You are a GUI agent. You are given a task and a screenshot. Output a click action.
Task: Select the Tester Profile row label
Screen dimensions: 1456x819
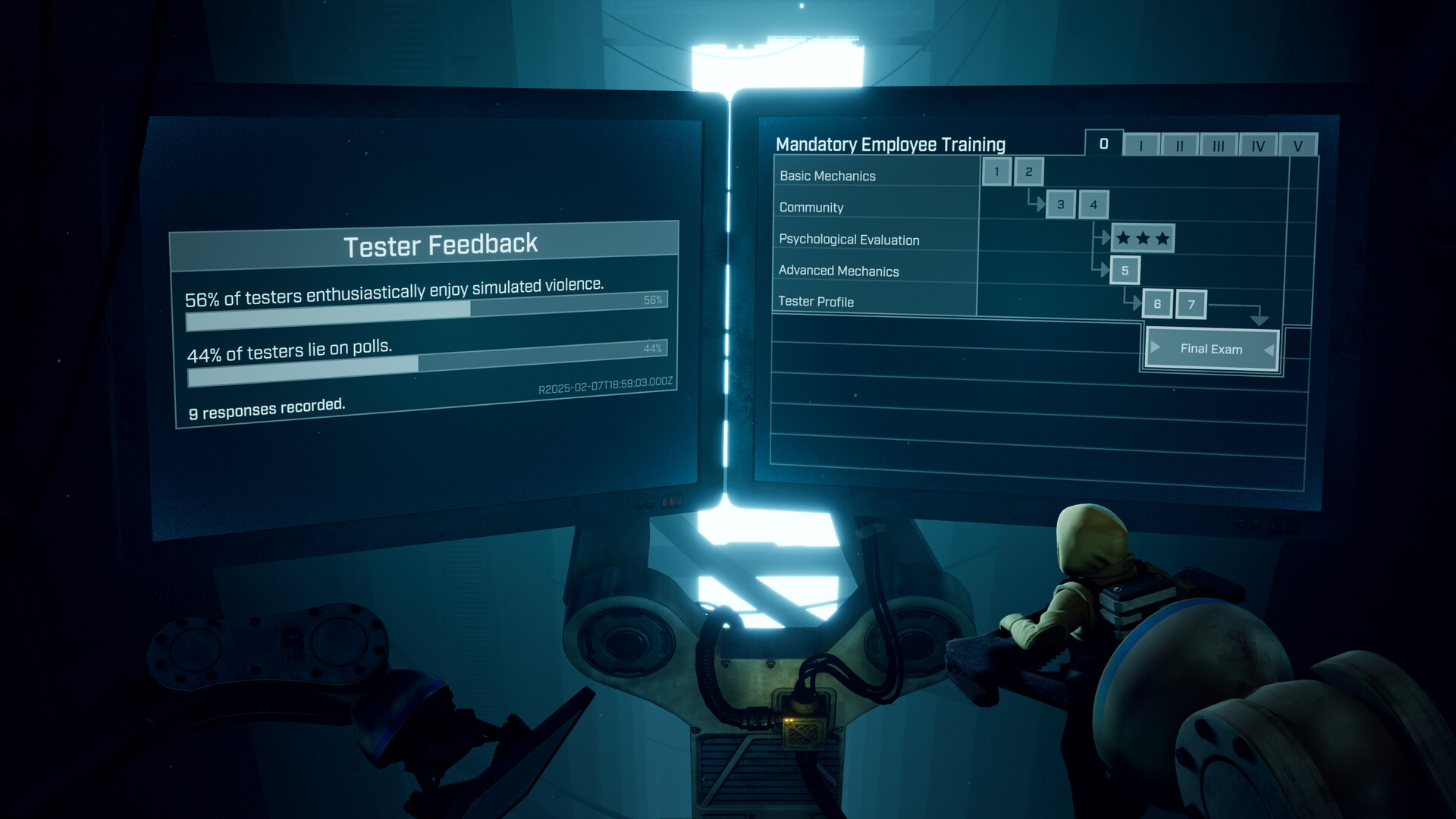pyautogui.click(x=815, y=302)
